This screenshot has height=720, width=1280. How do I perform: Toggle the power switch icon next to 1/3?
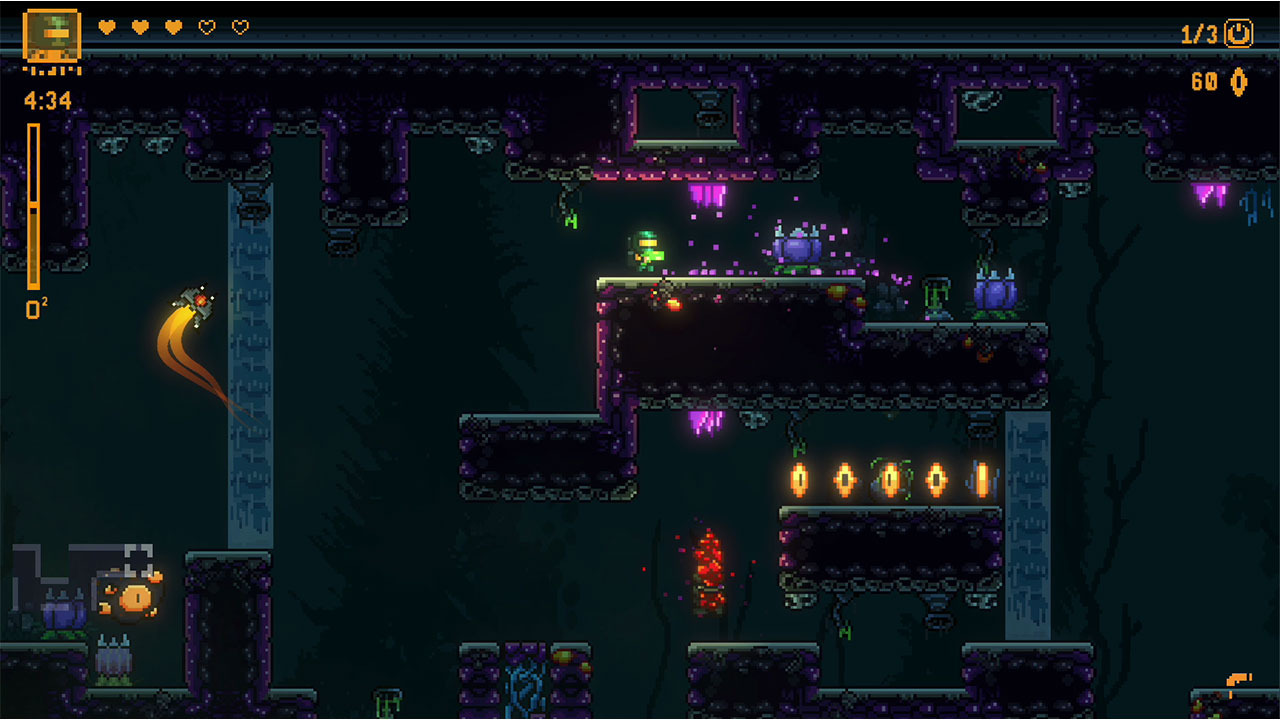tap(1237, 33)
